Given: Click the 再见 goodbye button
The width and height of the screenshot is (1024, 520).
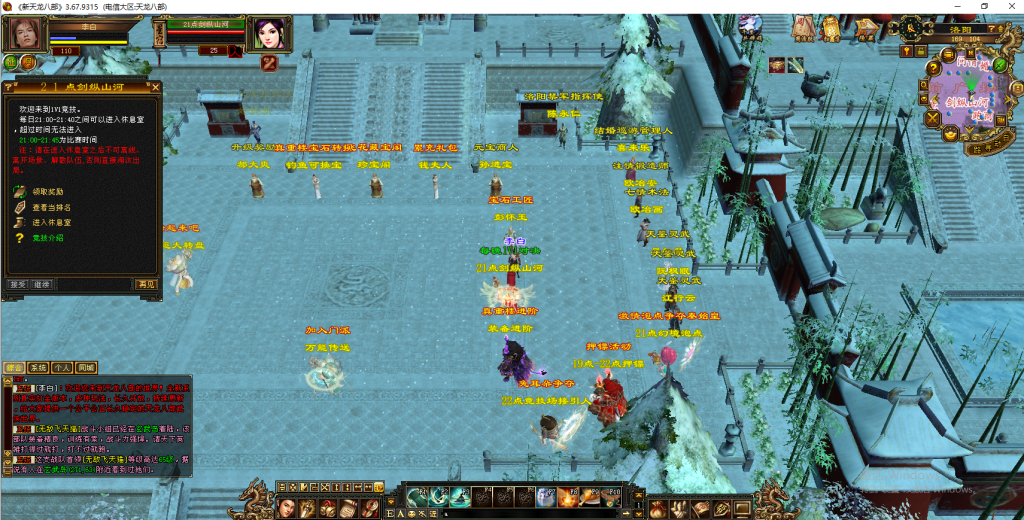Looking at the screenshot, I should pyautogui.click(x=147, y=284).
